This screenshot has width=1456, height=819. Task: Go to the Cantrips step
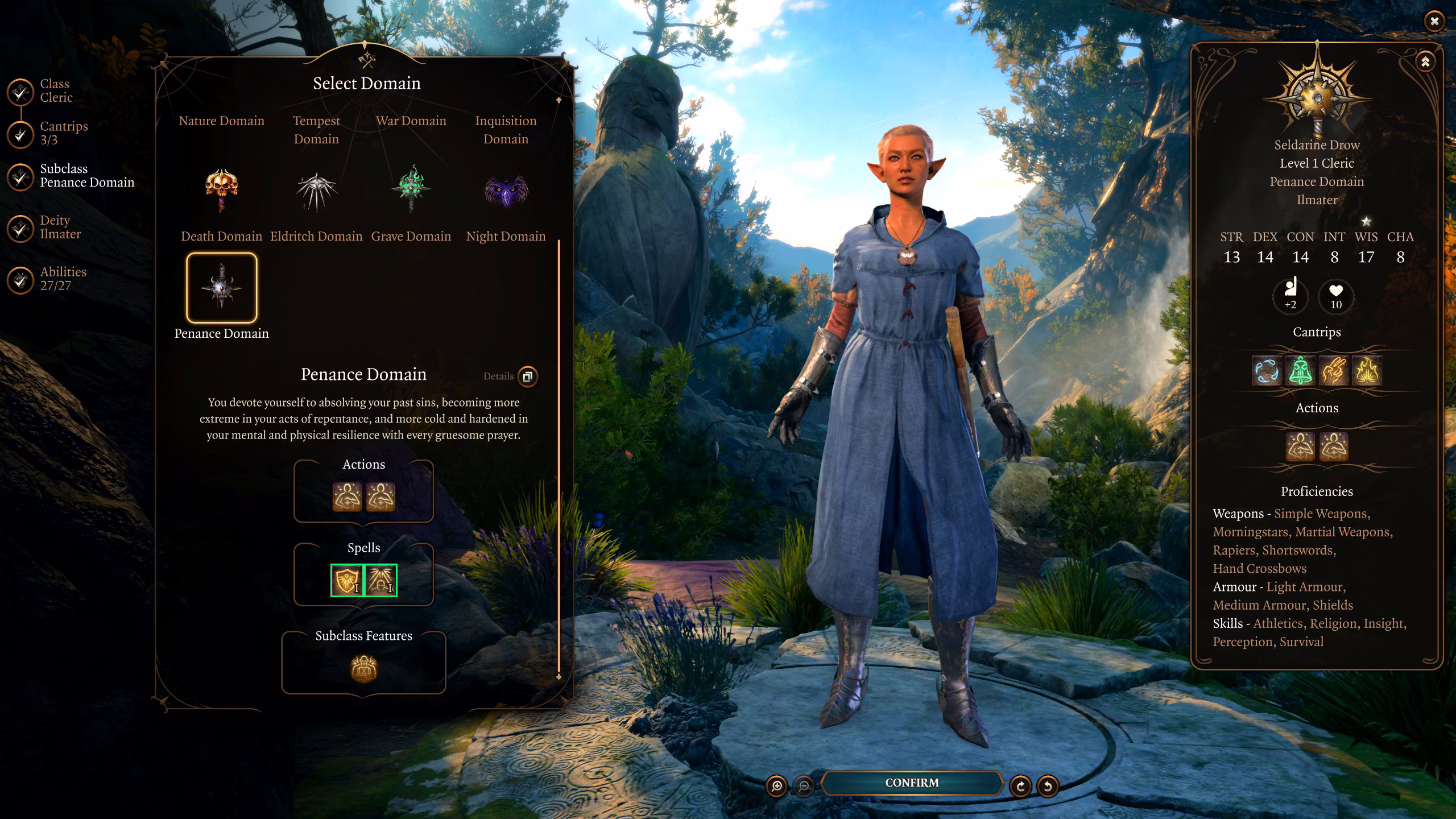pos(63,133)
